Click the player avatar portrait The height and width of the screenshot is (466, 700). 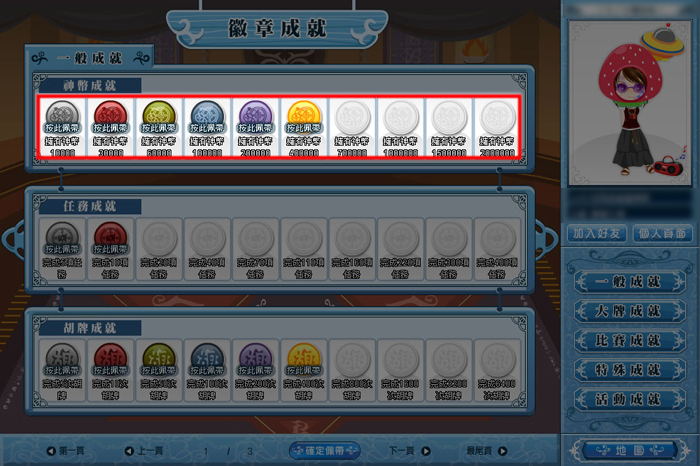(629, 104)
